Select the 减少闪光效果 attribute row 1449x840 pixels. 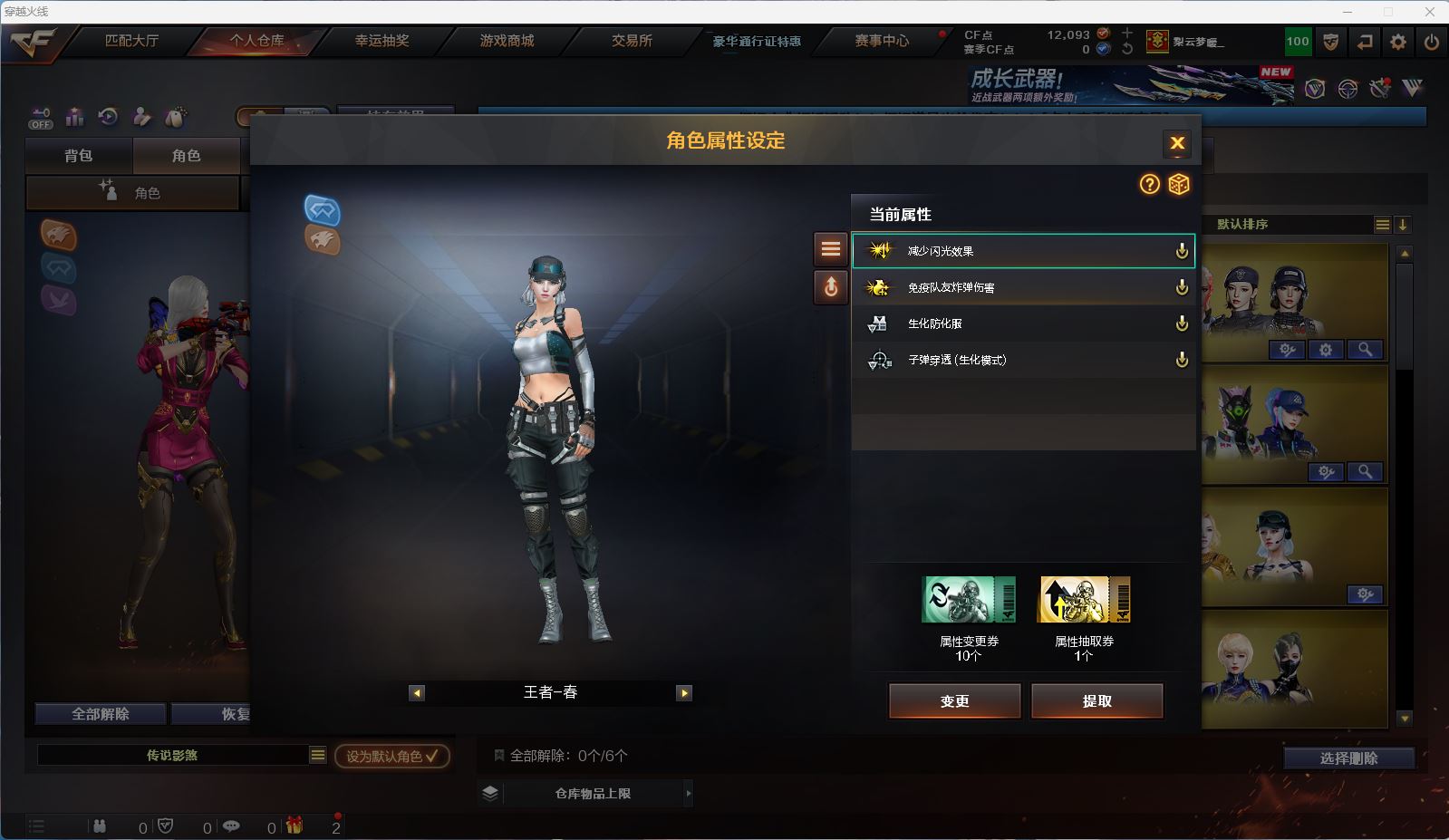(x=1022, y=251)
